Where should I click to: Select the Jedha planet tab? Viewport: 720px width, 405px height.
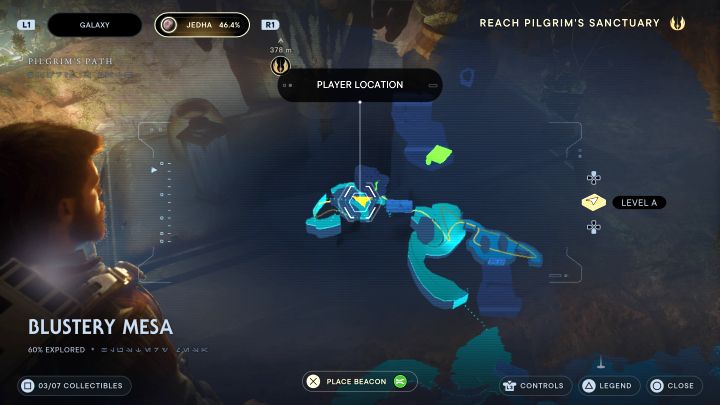202,24
